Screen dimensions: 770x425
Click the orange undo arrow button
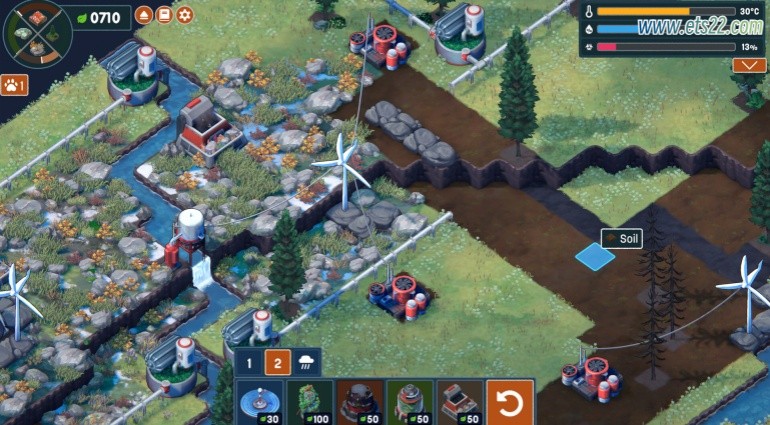(x=510, y=402)
